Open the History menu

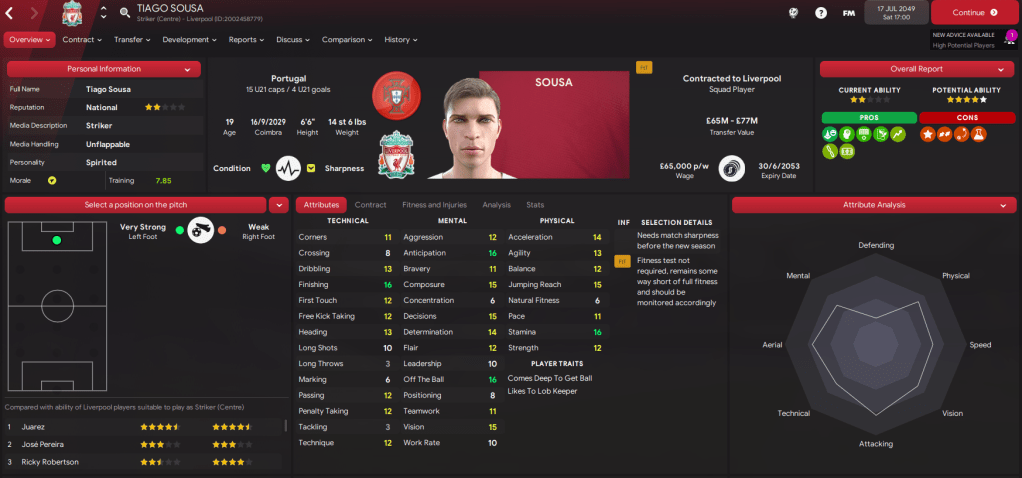[401, 40]
